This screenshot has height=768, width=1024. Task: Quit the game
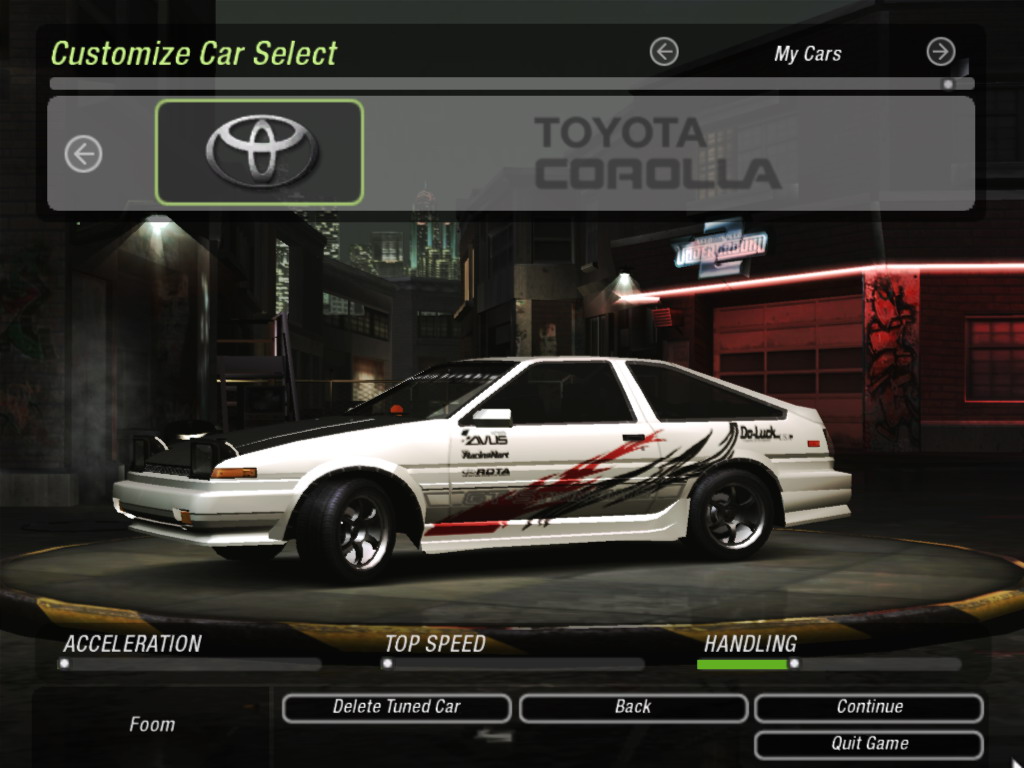pos(868,744)
